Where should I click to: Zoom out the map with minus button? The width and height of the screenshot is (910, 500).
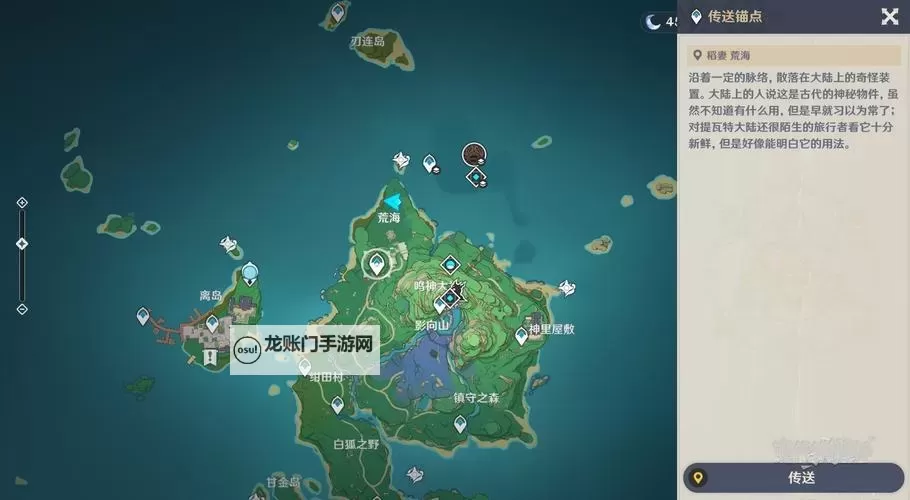pyautogui.click(x=22, y=308)
